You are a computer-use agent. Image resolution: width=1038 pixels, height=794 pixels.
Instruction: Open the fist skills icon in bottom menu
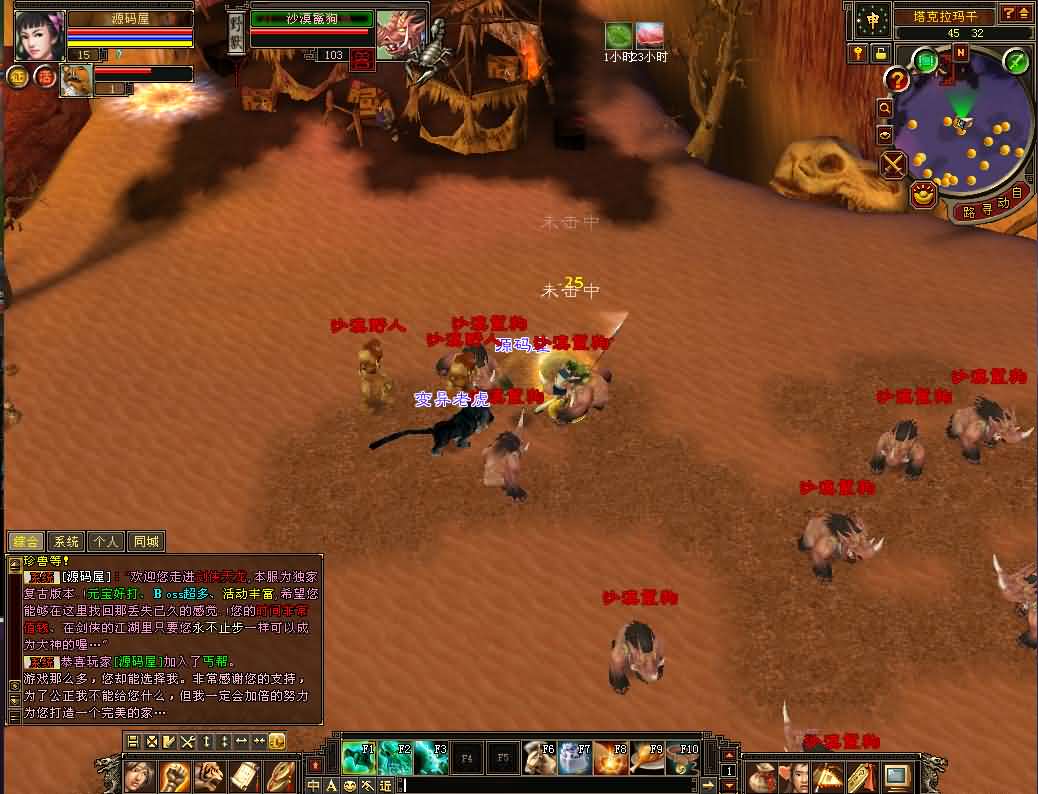(174, 776)
